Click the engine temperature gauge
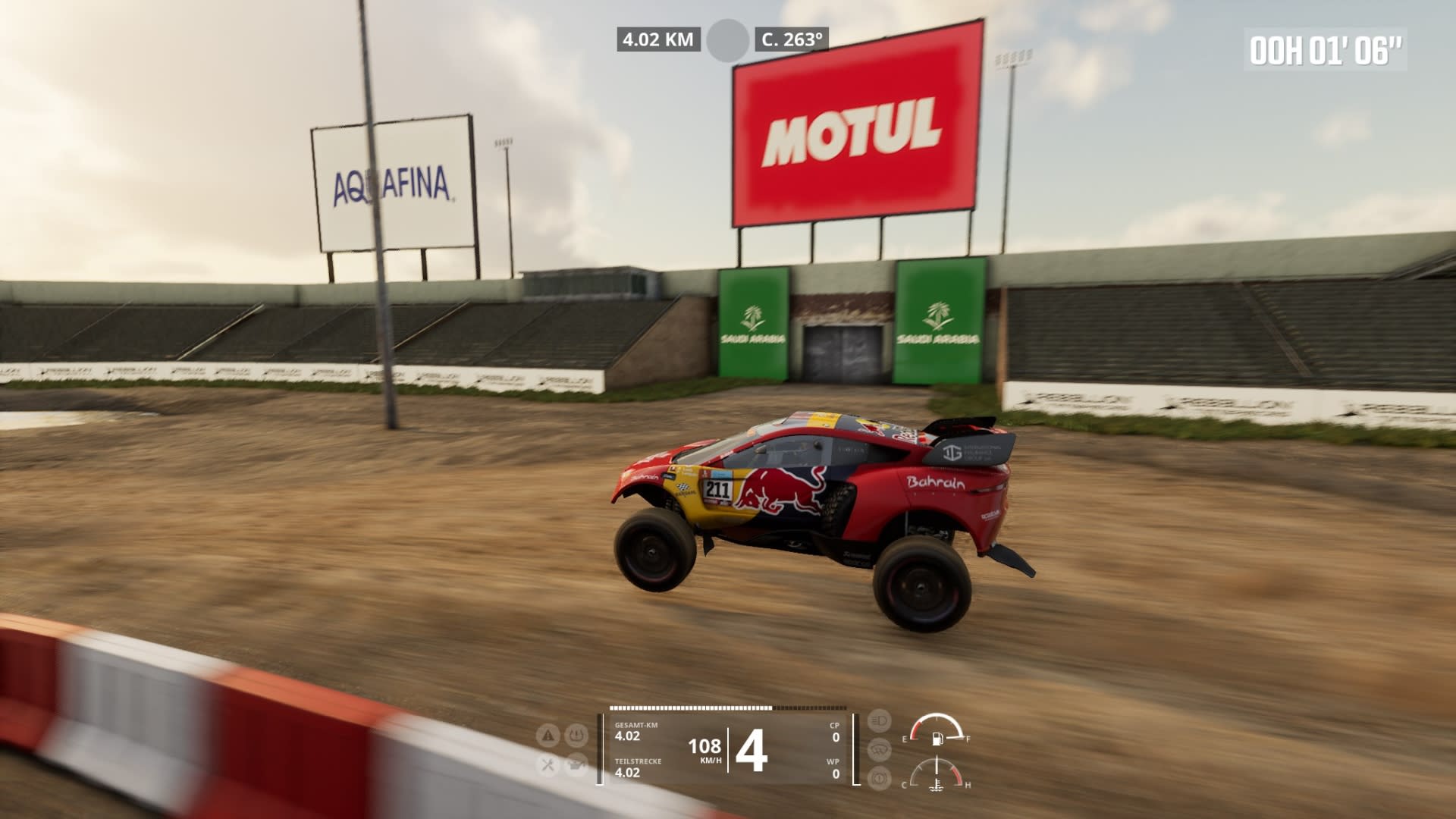The image size is (1456, 819). (x=937, y=775)
